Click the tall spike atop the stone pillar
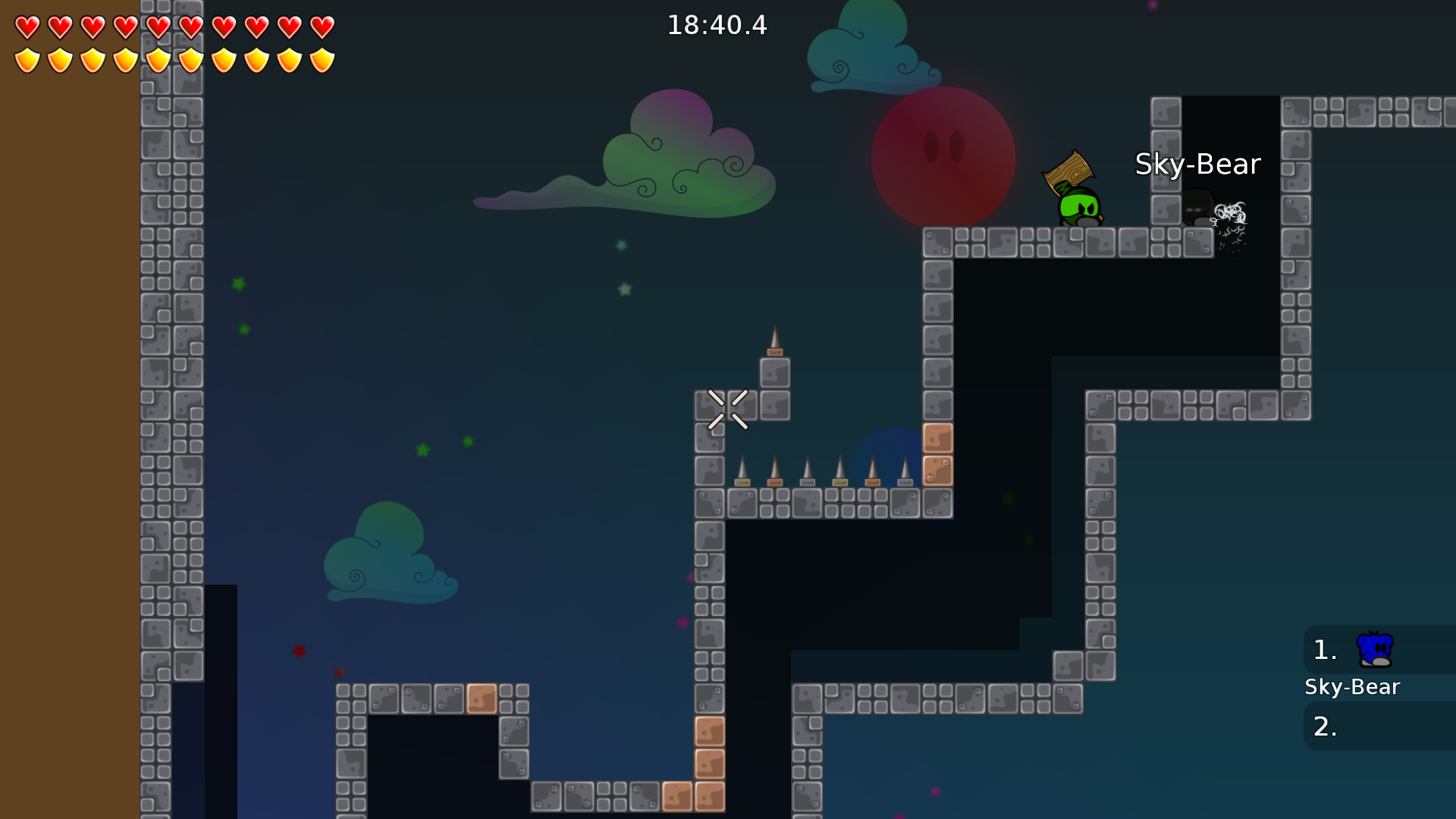This screenshot has height=819, width=1456. pyautogui.click(x=775, y=337)
